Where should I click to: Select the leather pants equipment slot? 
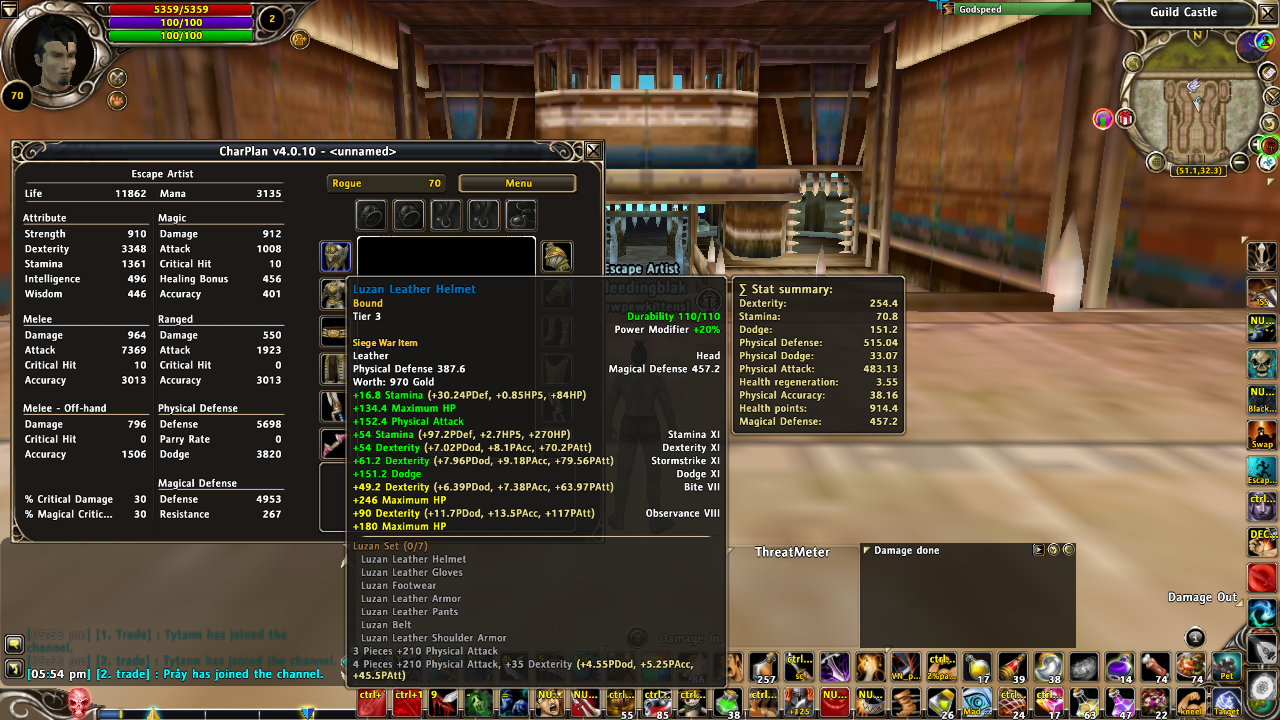[335, 369]
